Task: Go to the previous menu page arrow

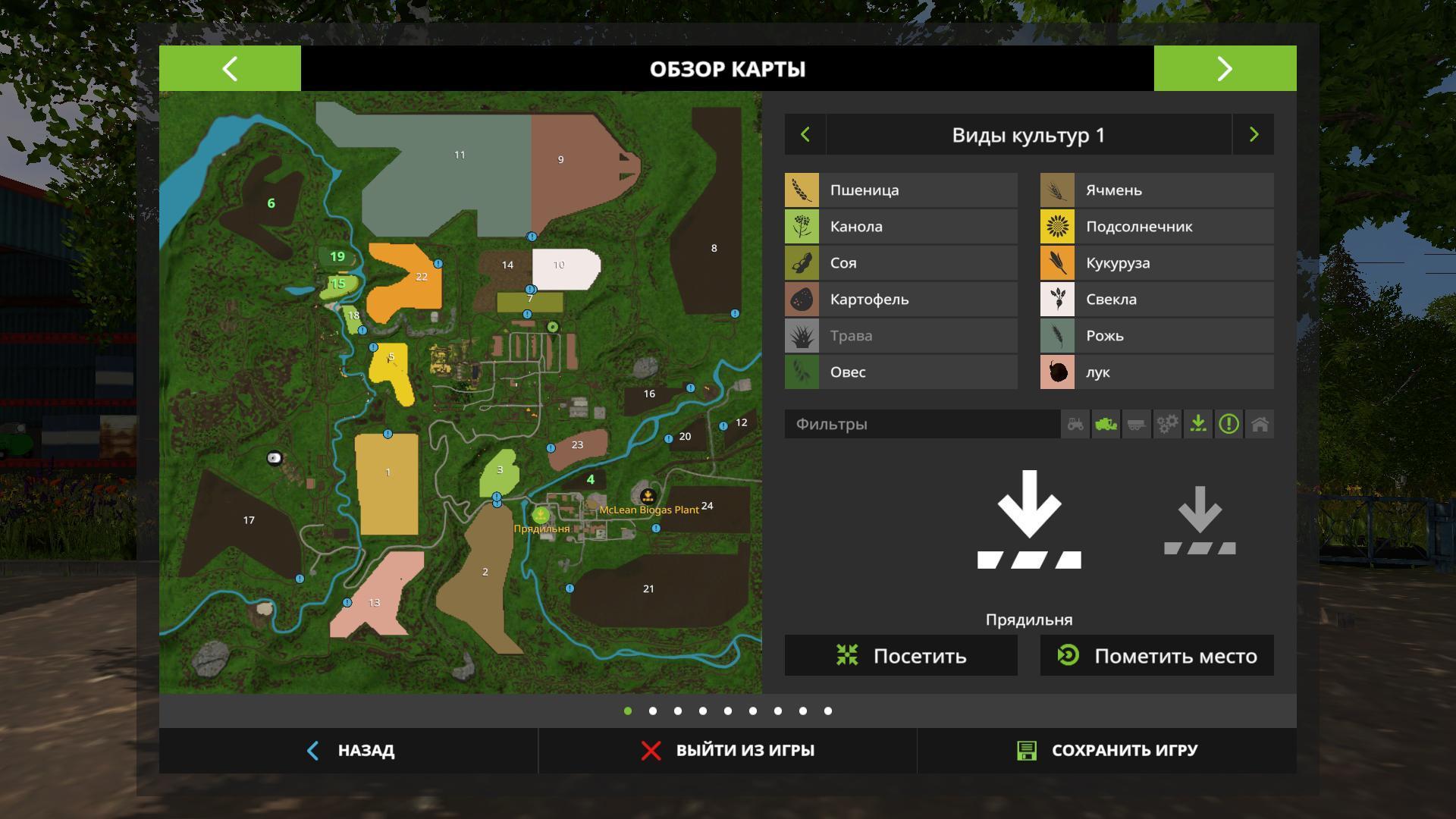Action: tap(230, 69)
